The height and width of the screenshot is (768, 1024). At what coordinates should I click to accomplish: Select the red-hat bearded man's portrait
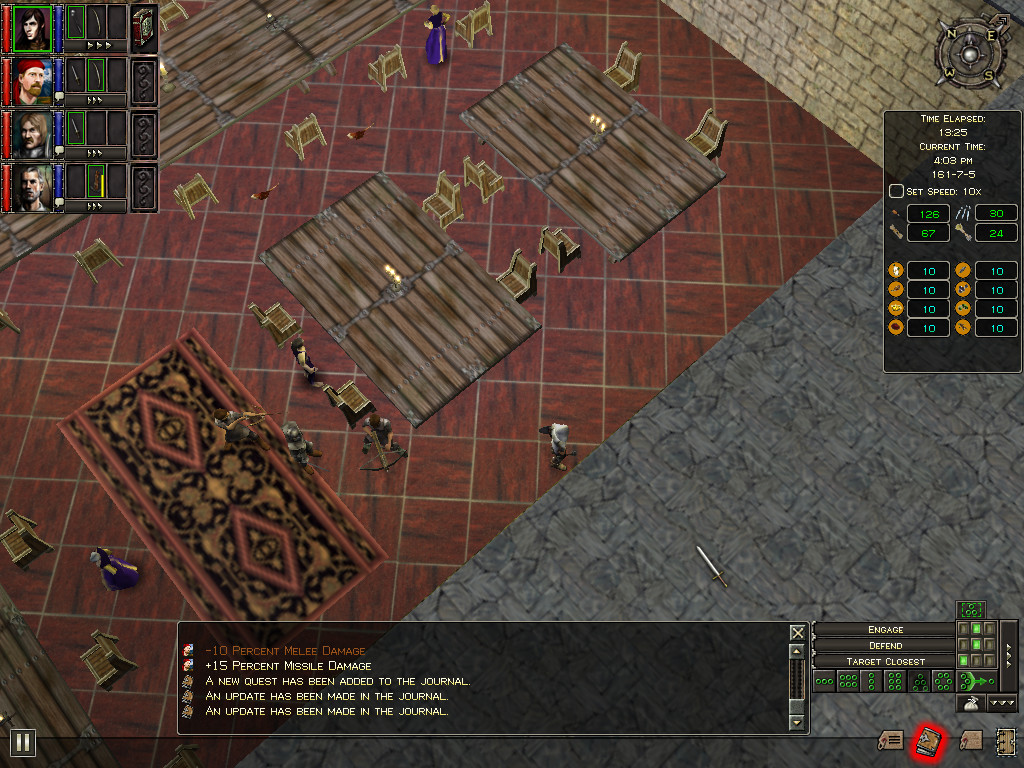[x=32, y=81]
